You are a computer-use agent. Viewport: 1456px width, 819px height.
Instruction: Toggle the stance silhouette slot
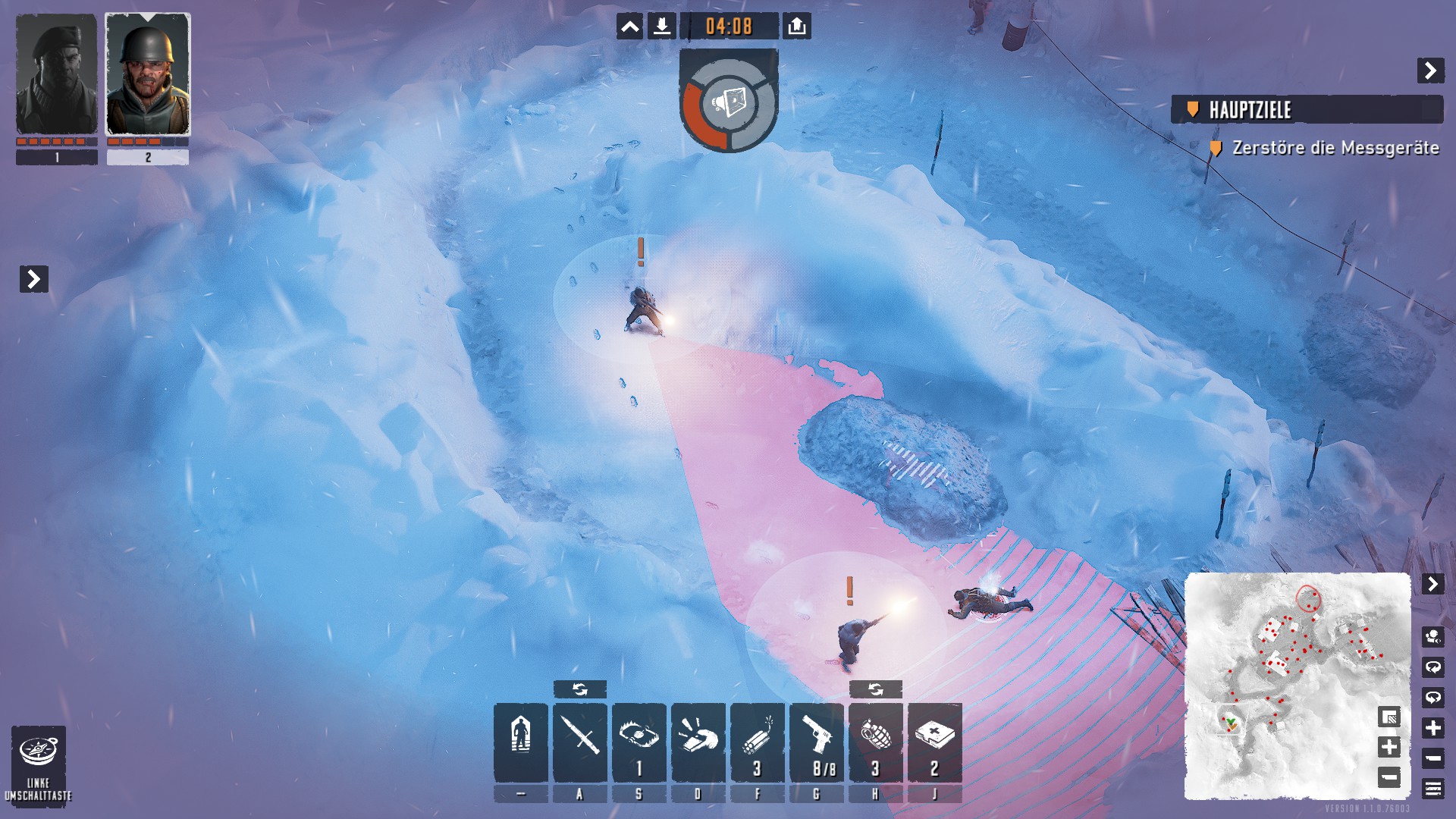coord(520,742)
